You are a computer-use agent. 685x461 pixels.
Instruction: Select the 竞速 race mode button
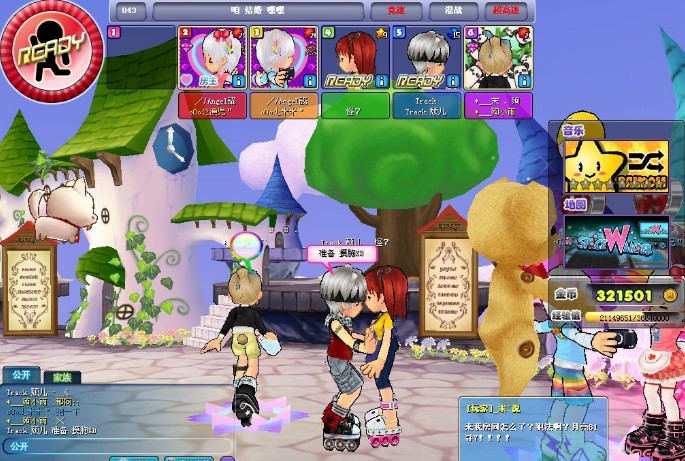point(388,11)
